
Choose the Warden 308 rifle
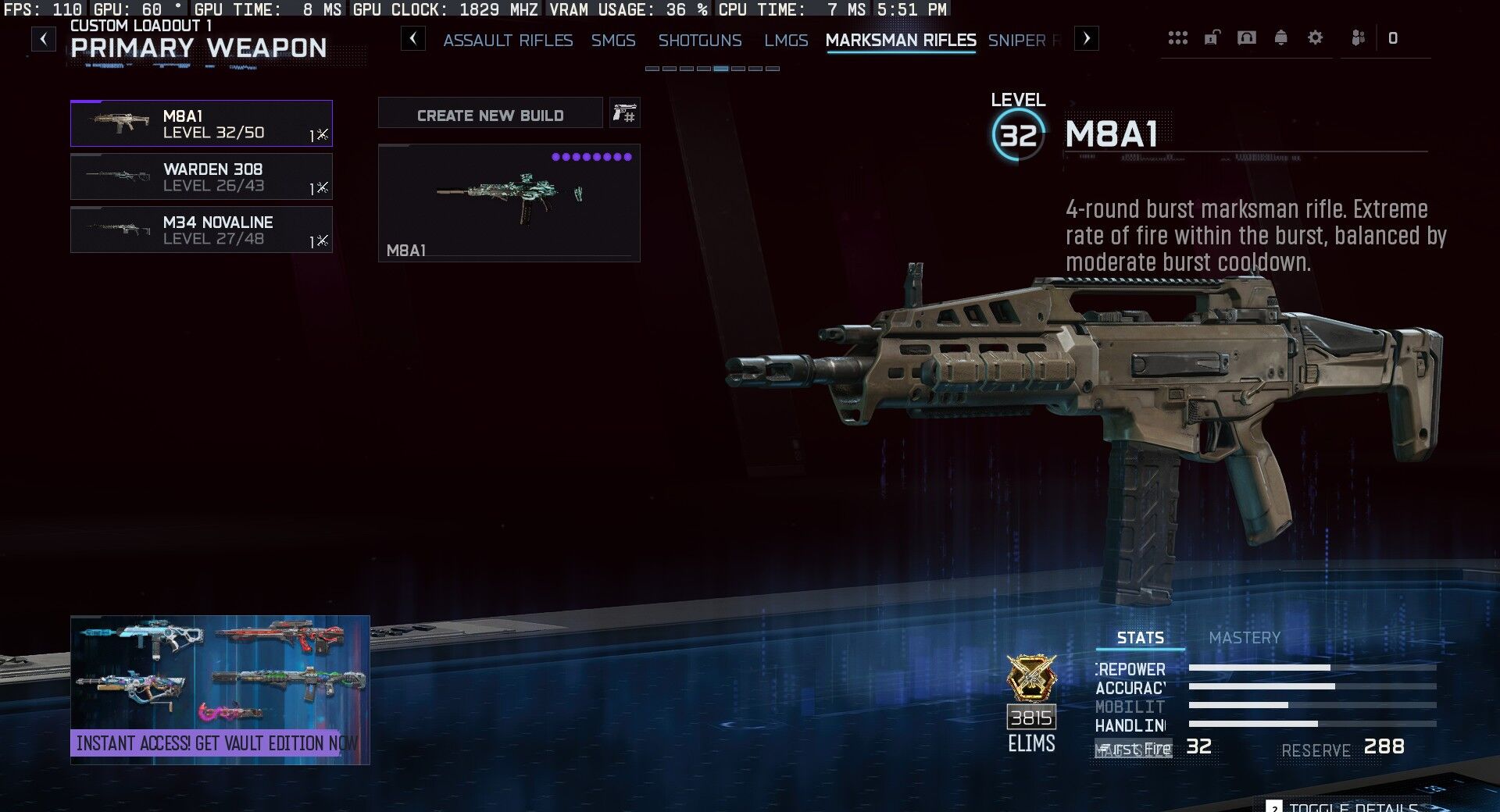coord(202,176)
